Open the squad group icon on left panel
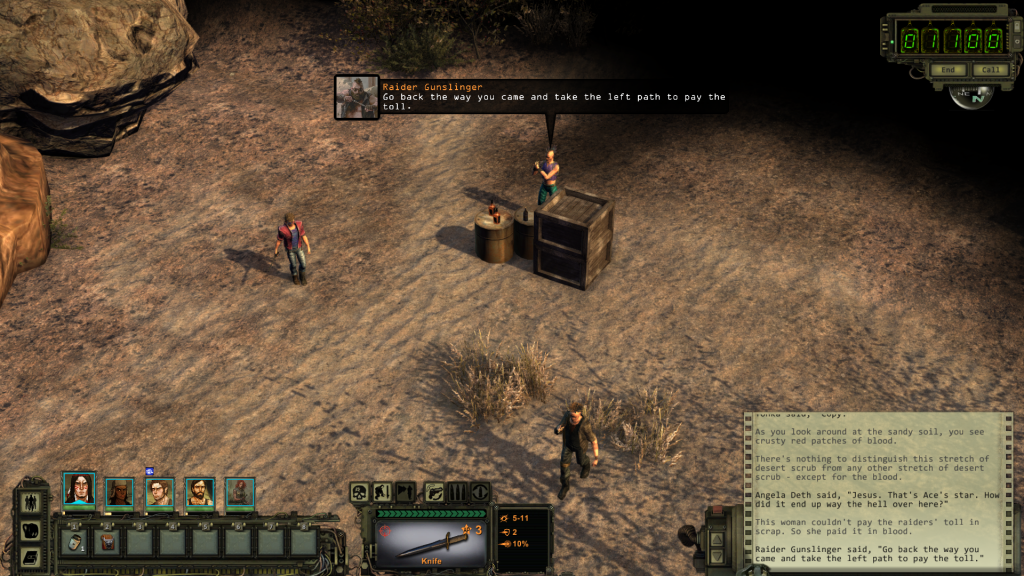This screenshot has height=576, width=1024. point(30,502)
